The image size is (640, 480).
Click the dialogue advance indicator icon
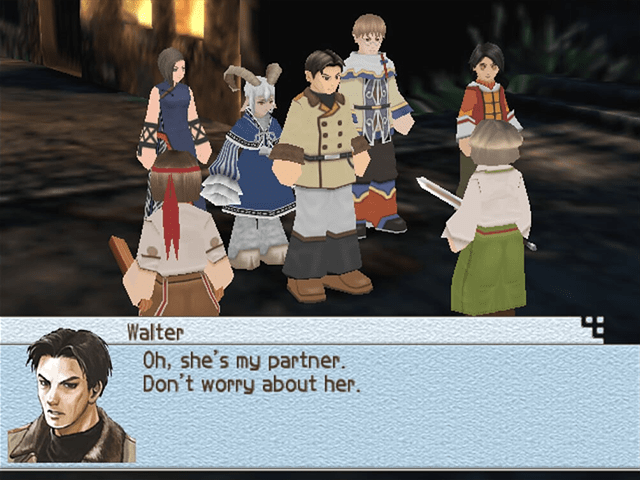pyautogui.click(x=593, y=326)
